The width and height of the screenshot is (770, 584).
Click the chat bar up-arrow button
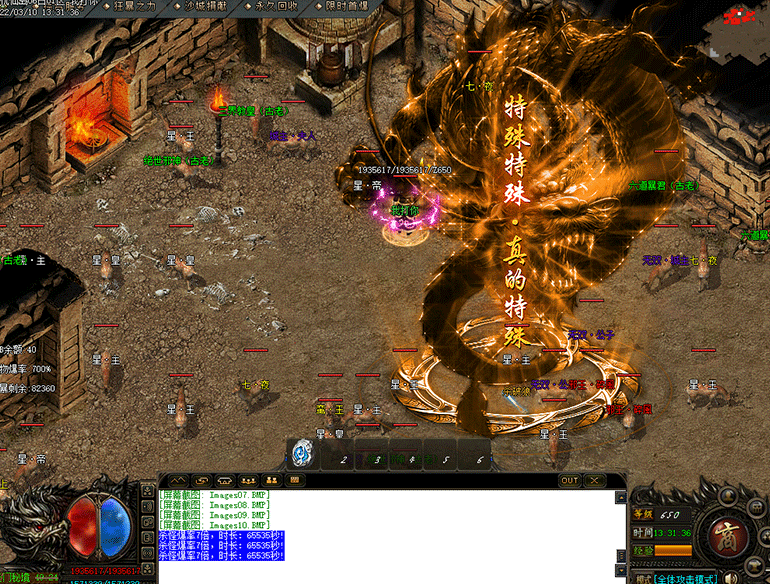point(177,480)
